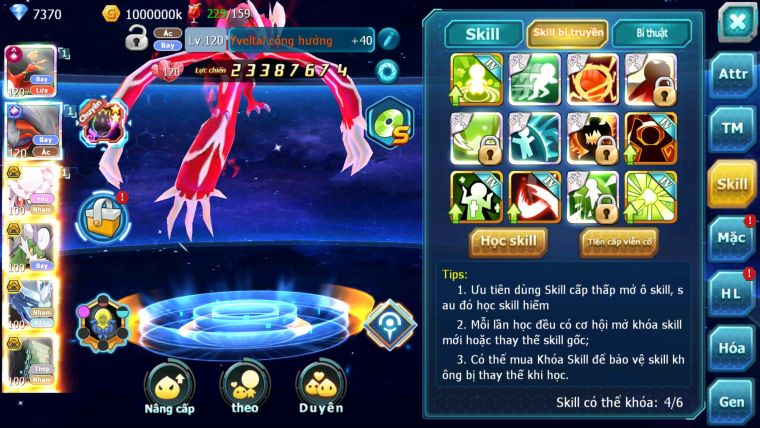Open the Attr side tab
The height and width of the screenshot is (428, 760).
pos(731,75)
